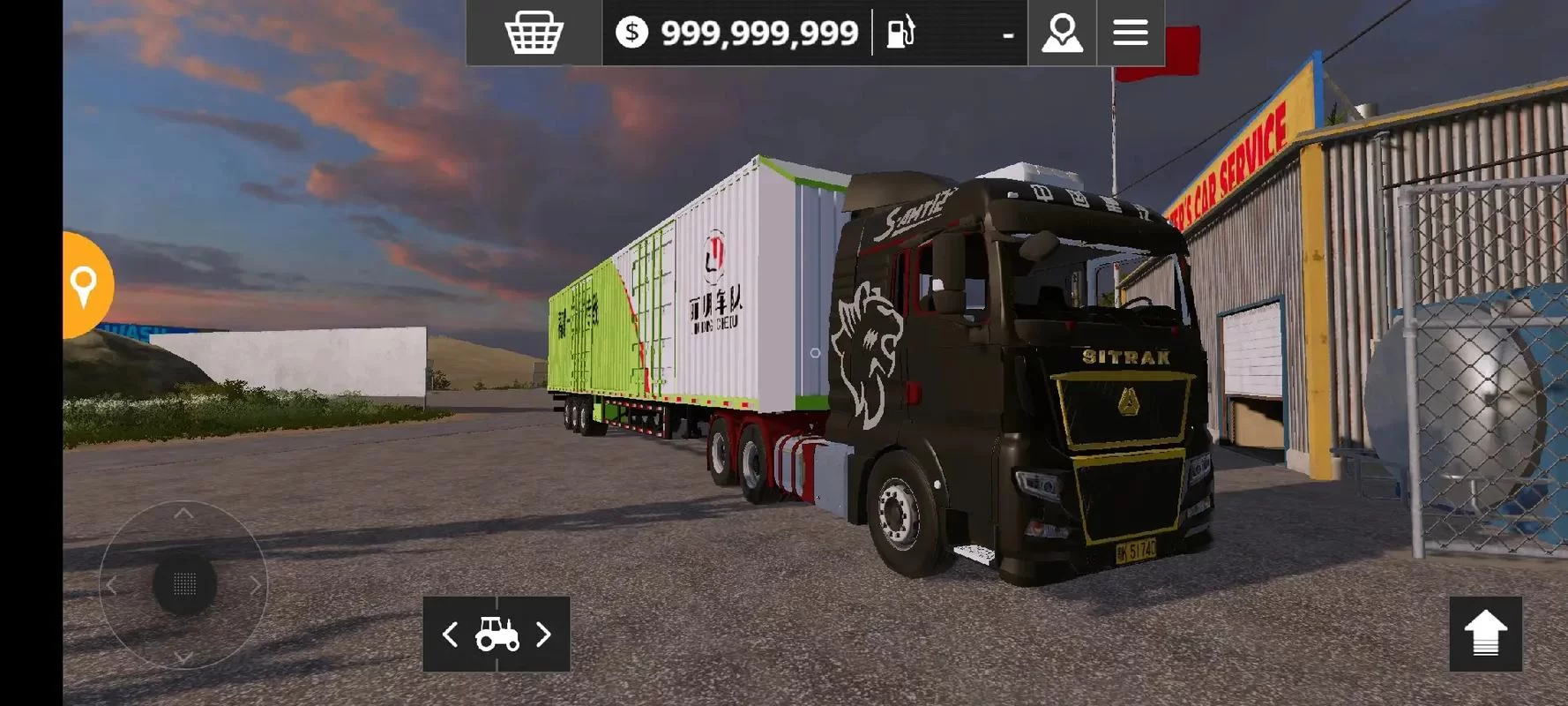
Task: Switch to previous vehicle with left arrow
Action: (x=450, y=635)
